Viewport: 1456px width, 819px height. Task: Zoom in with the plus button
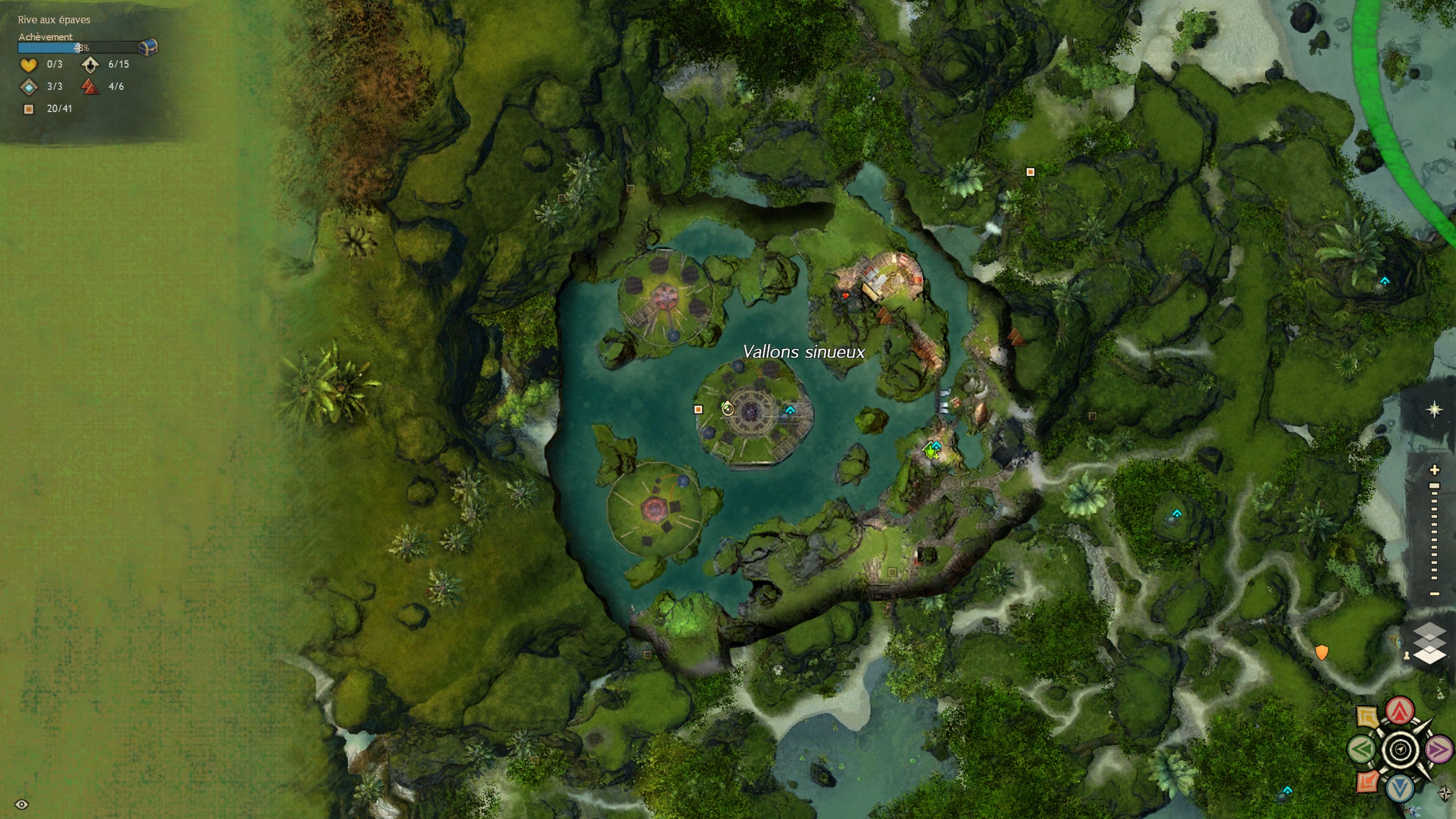1434,470
